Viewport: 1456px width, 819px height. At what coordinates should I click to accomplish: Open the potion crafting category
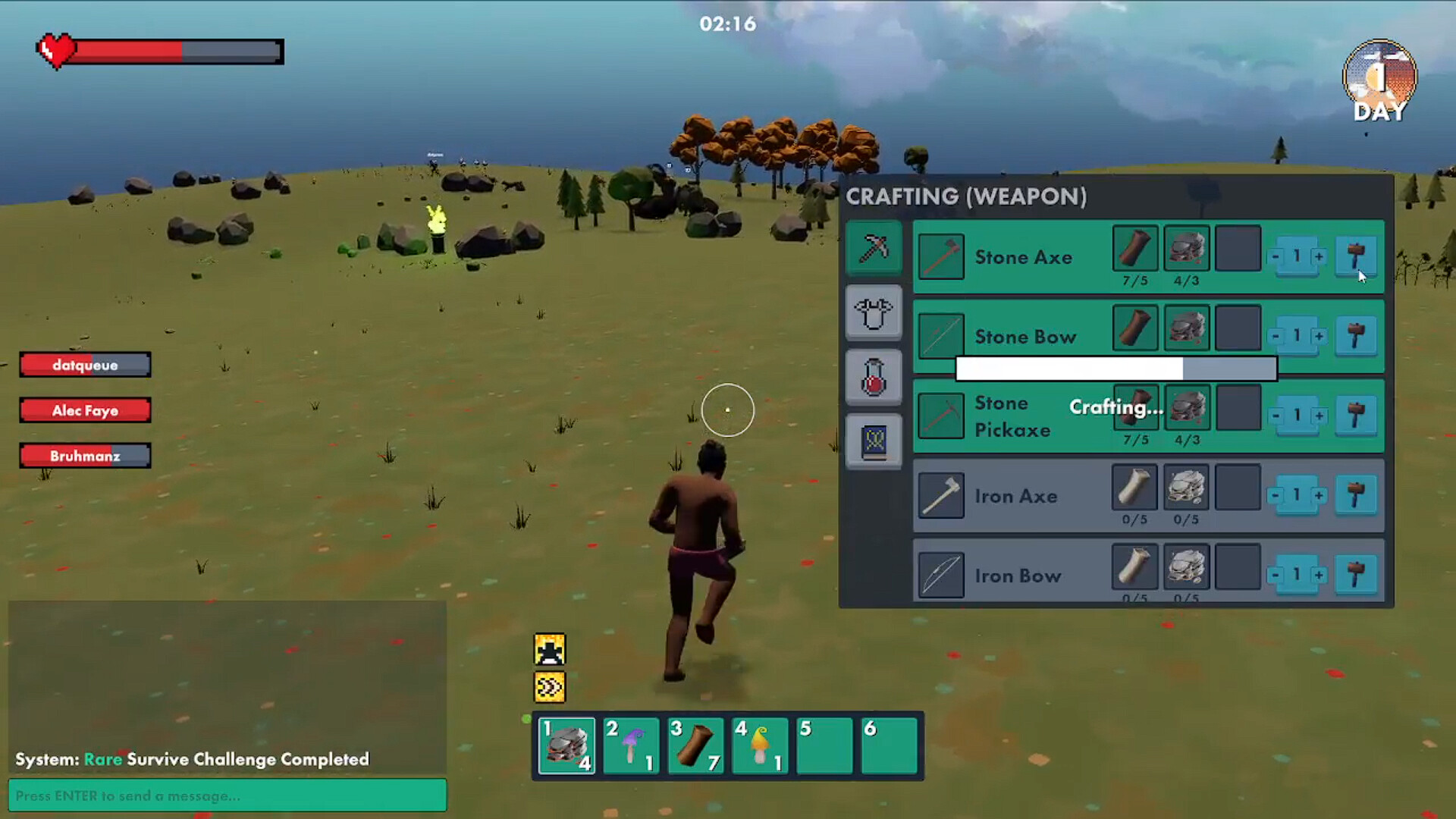[874, 377]
